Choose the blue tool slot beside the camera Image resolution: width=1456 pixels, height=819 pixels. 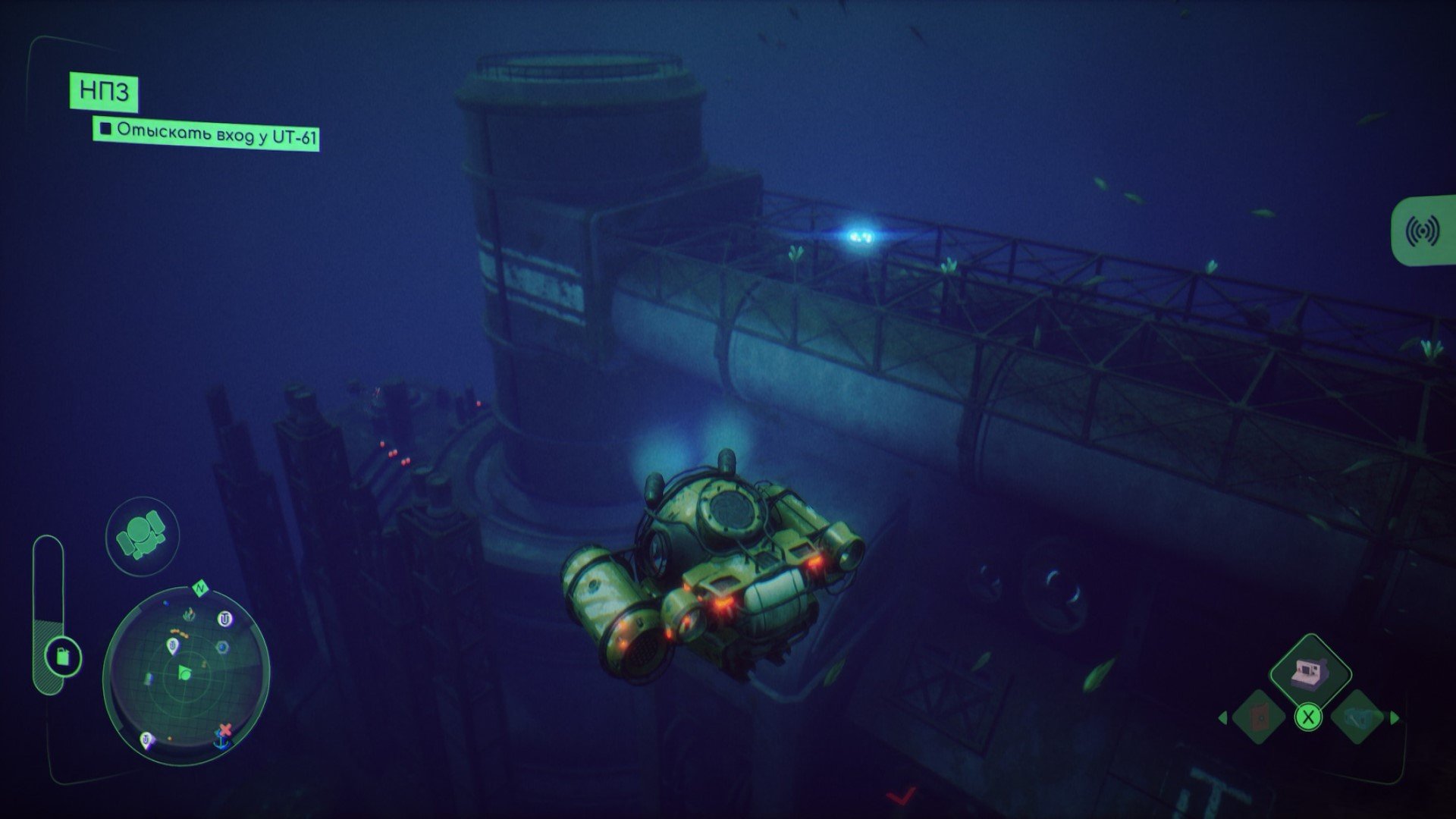1357,717
